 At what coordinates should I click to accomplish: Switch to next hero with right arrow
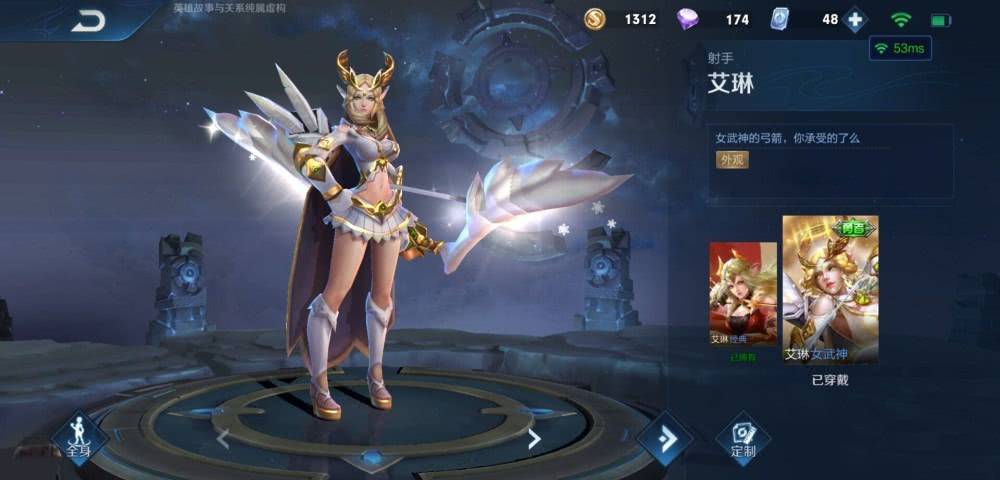coord(534,438)
